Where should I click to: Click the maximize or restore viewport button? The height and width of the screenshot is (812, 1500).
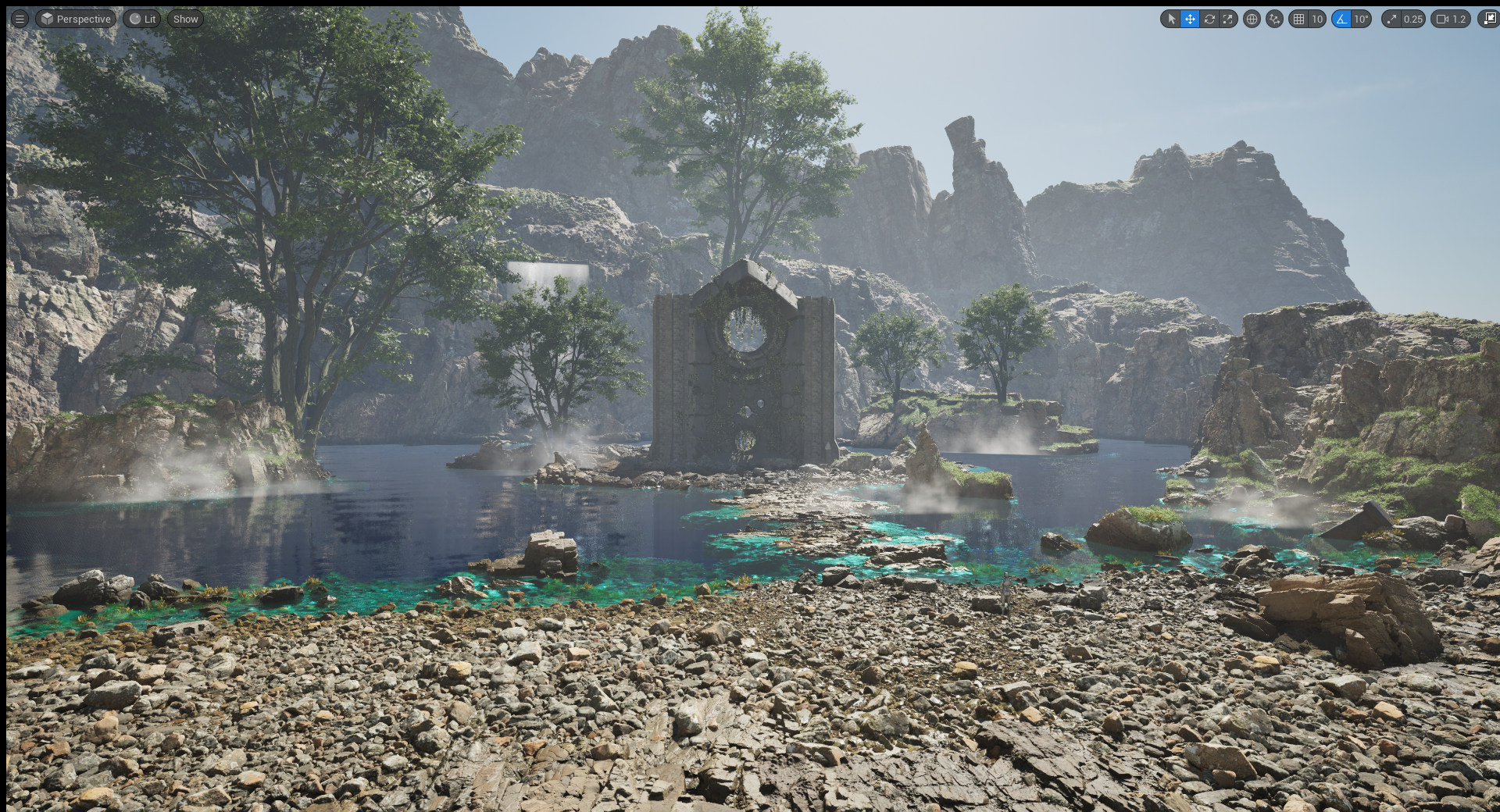tap(1488, 19)
